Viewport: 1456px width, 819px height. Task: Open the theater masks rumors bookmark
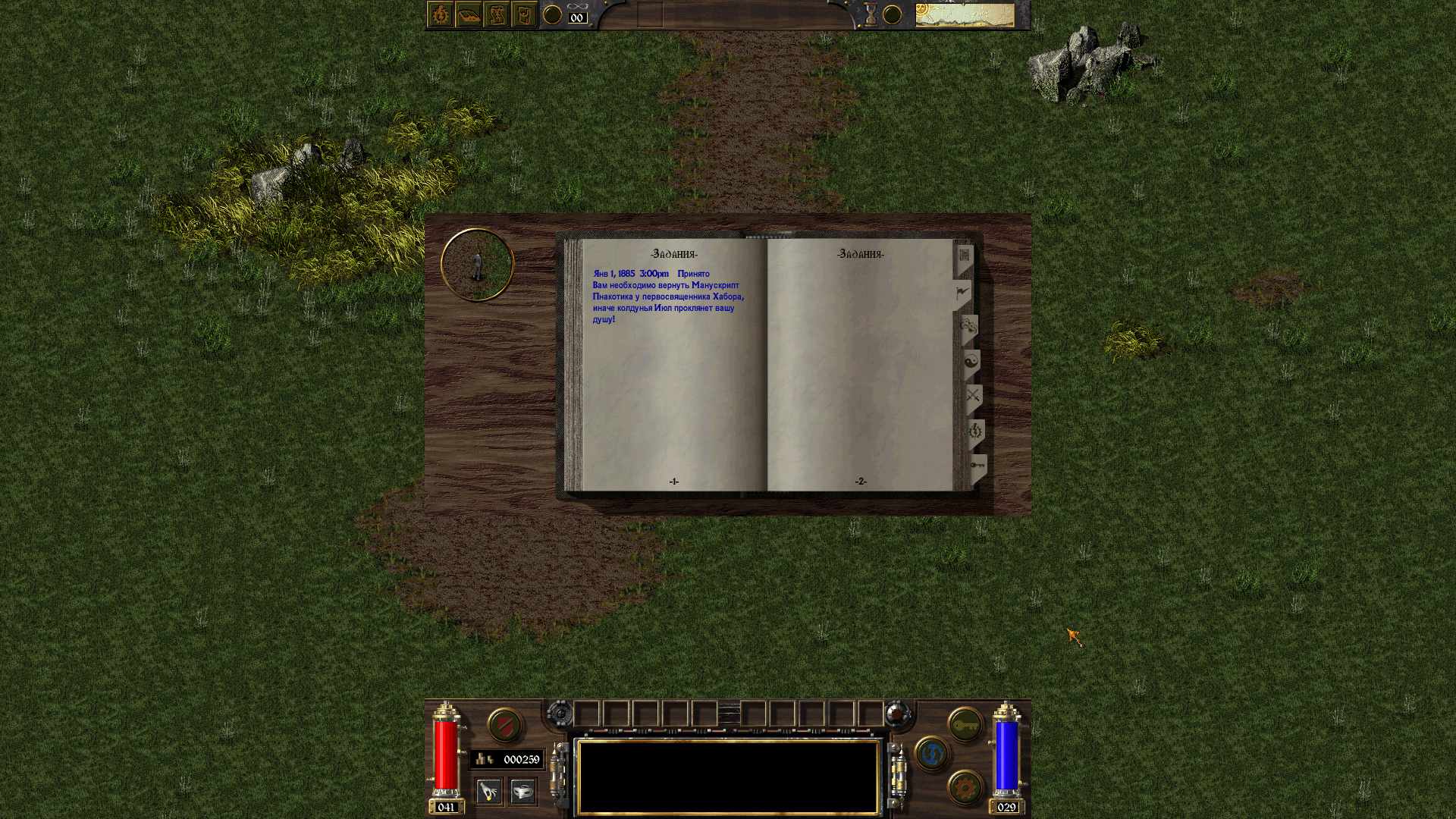pyautogui.click(x=970, y=326)
